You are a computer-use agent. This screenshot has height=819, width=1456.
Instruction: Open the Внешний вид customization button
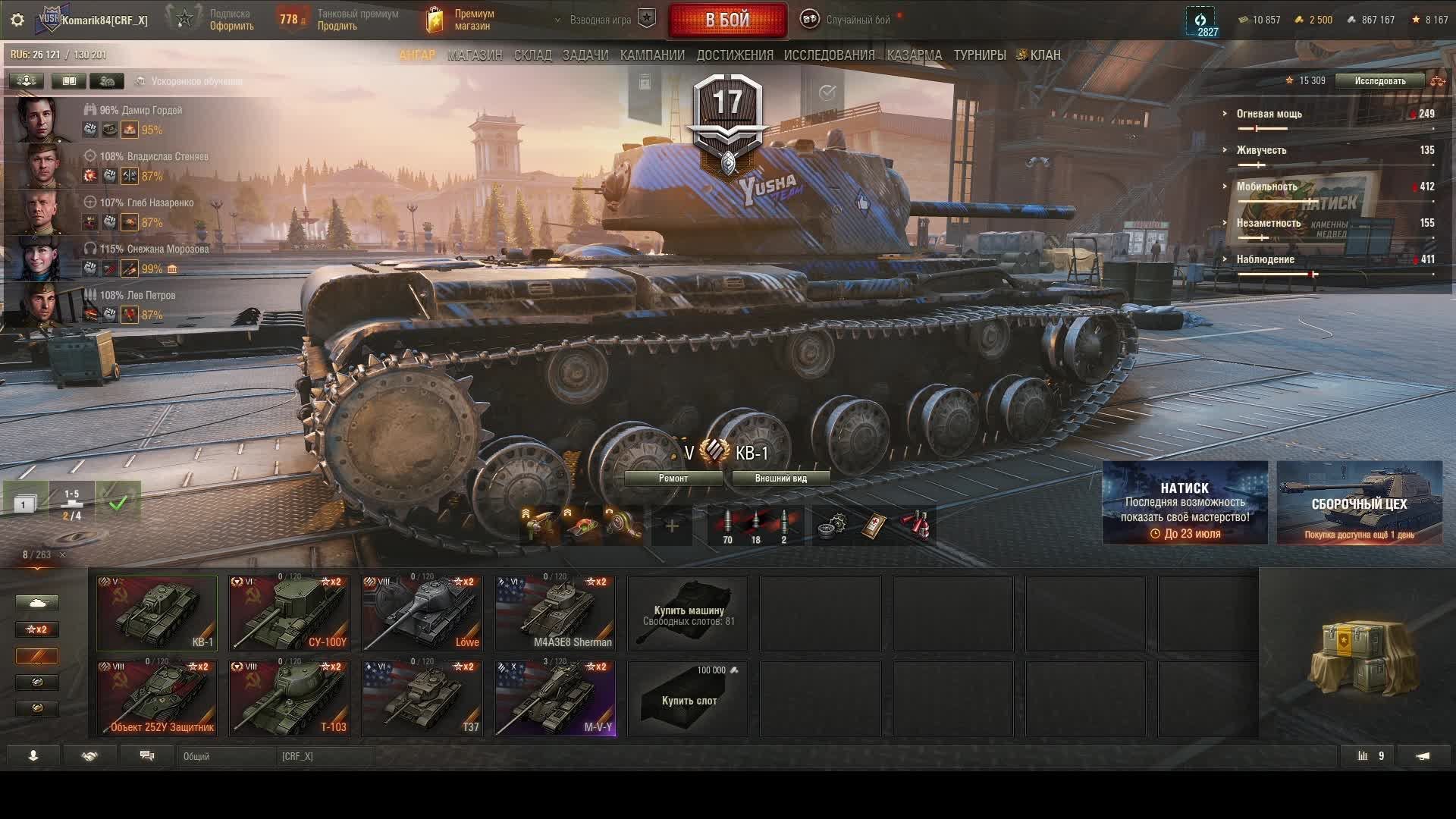780,479
